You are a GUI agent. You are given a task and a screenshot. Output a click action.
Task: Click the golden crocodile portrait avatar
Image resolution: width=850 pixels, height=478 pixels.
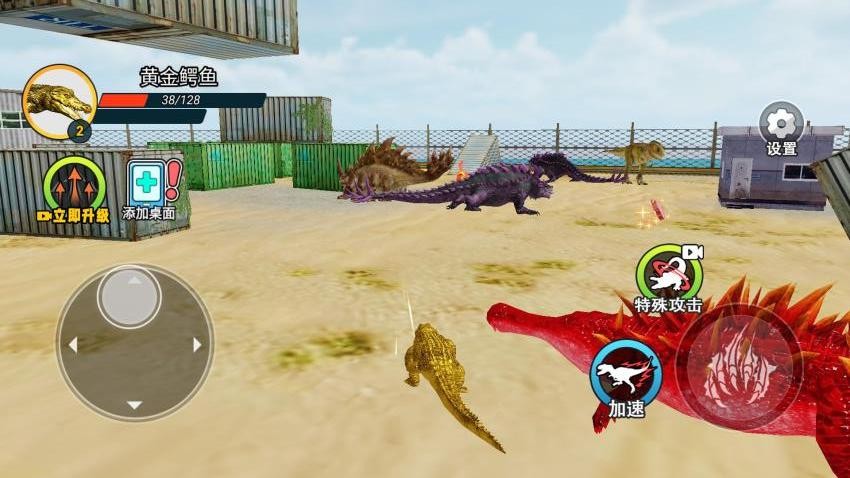pyautogui.click(x=58, y=101)
